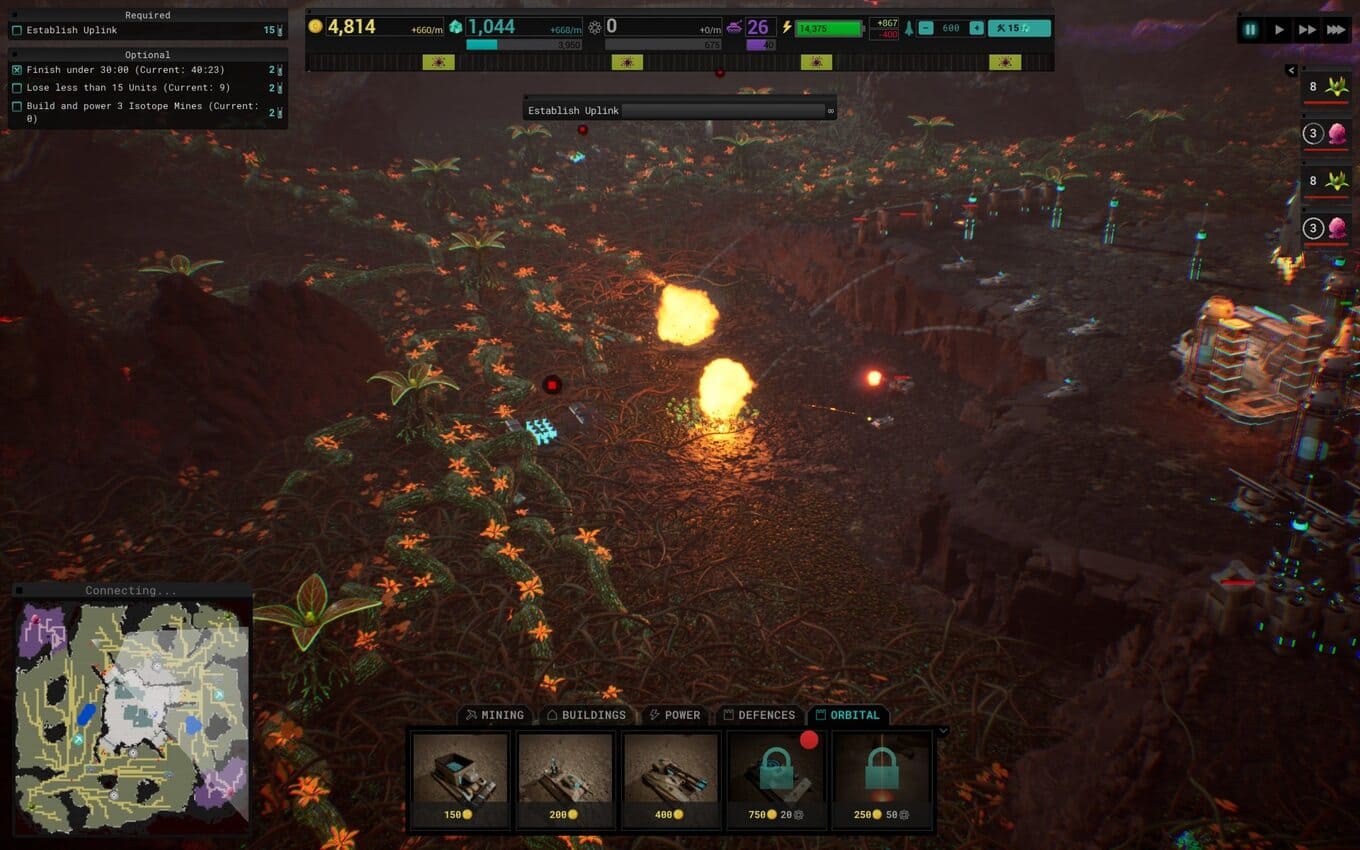Switch to the Mining build tab

(x=495, y=715)
